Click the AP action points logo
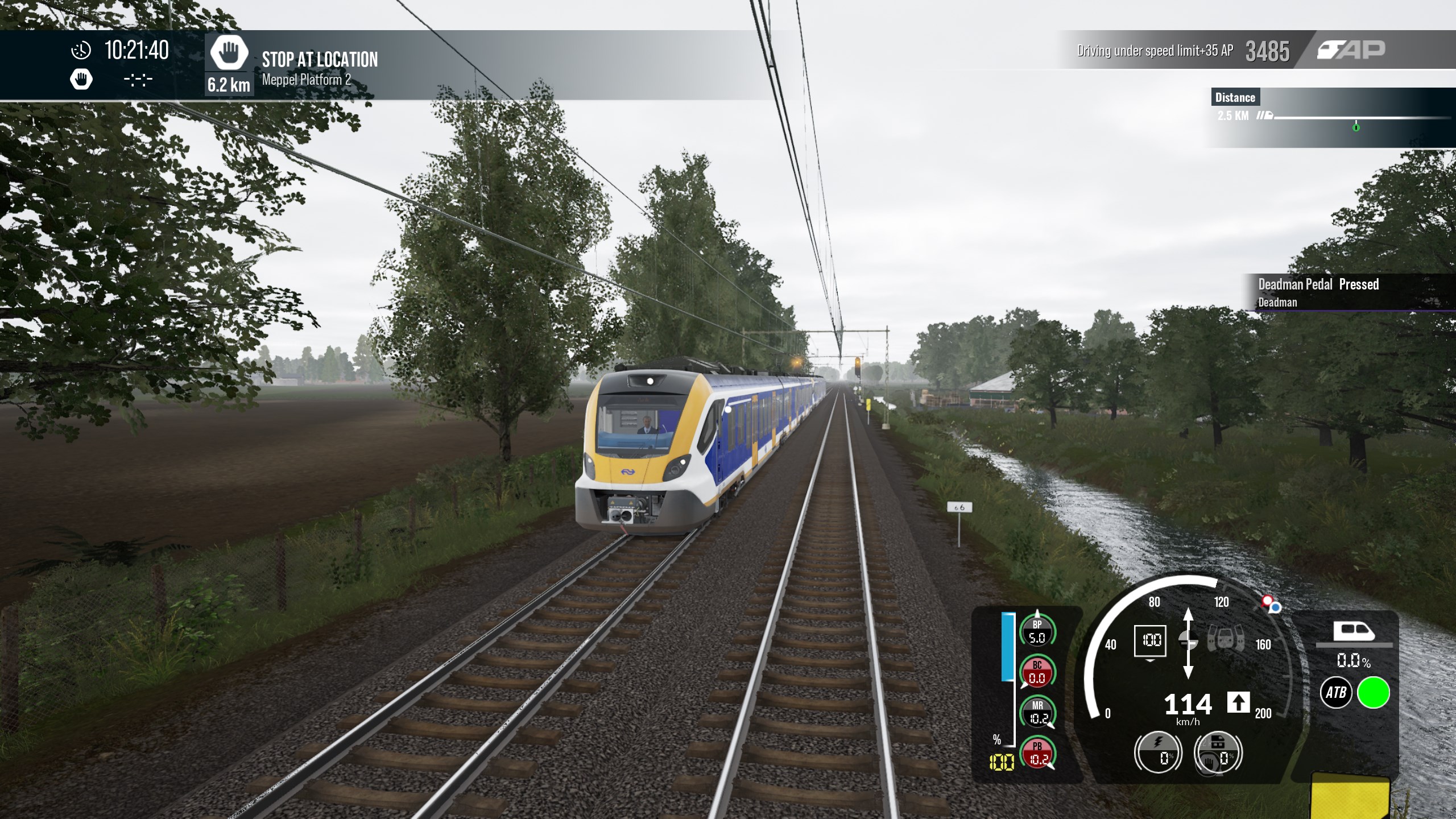Viewport: 1456px width, 819px height. 1351,50
